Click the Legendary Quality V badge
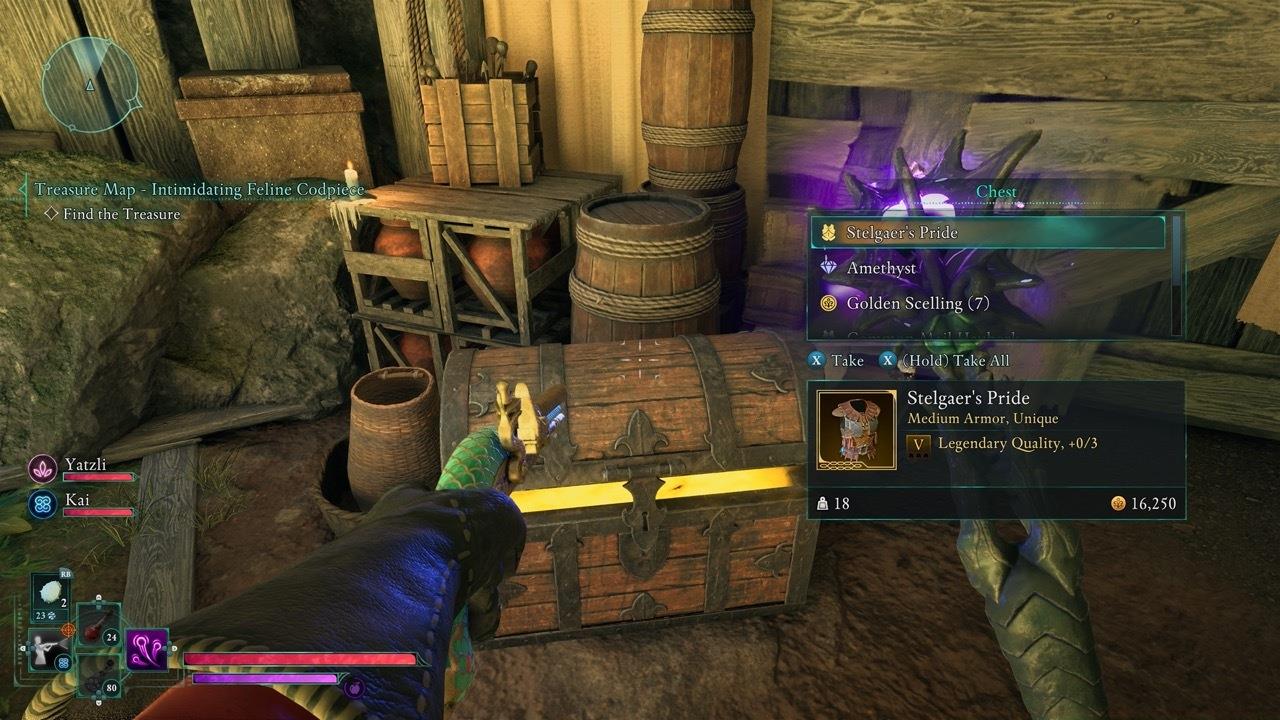The height and width of the screenshot is (720, 1280). (919, 444)
